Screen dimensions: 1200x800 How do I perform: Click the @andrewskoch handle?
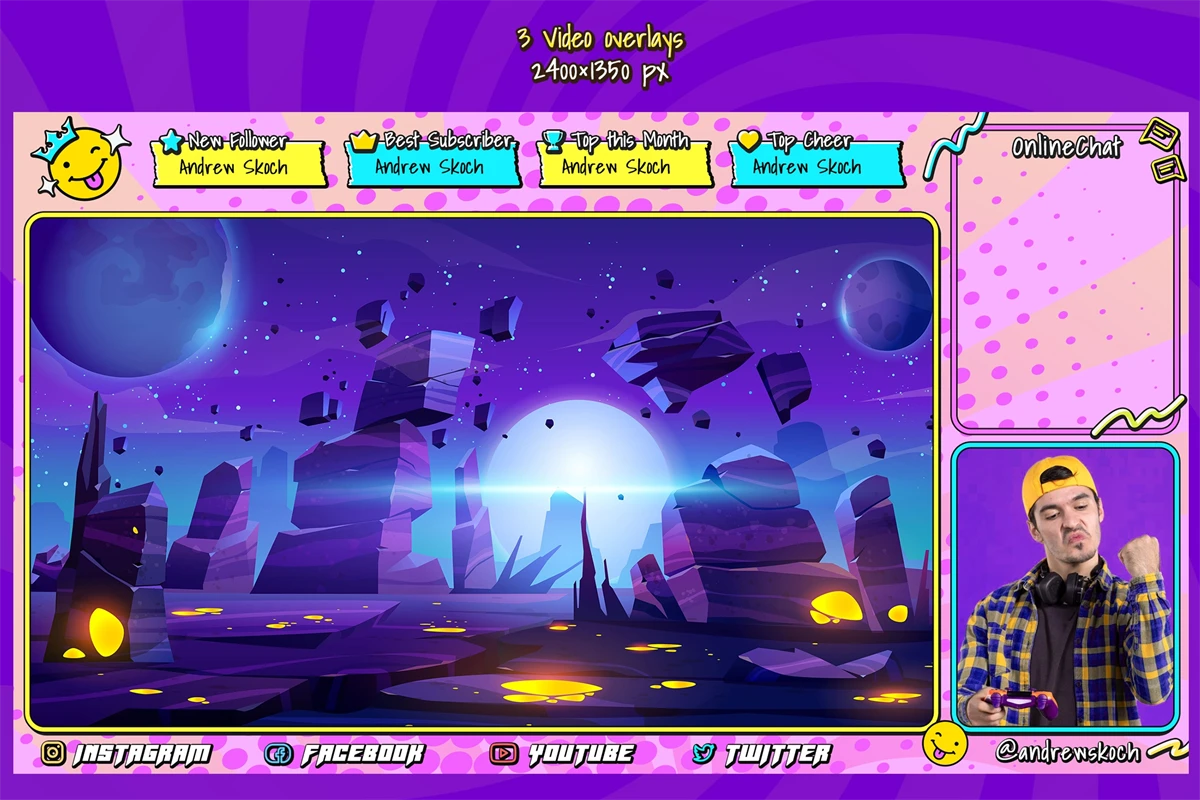[x=1068, y=750]
